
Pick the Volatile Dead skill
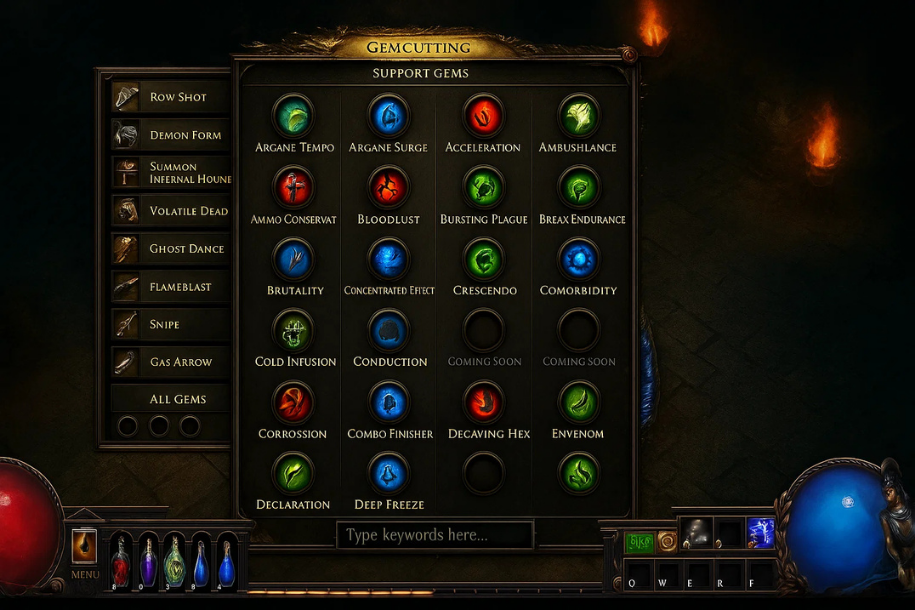coord(170,211)
